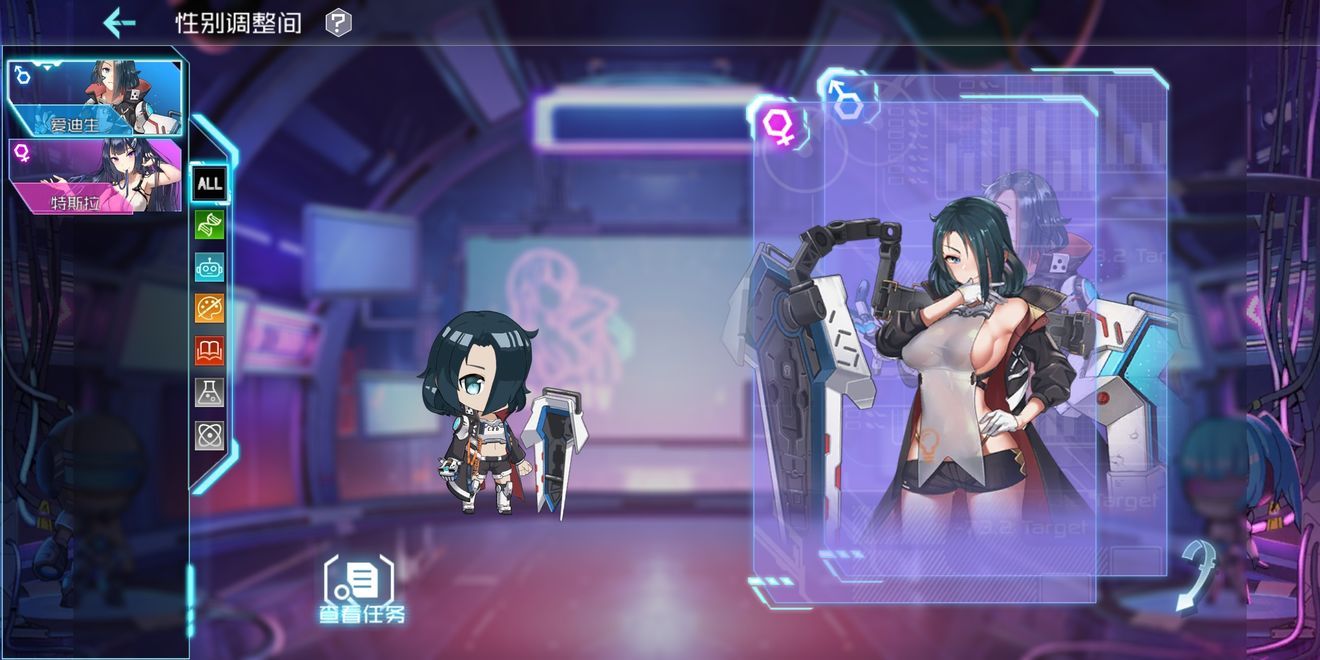Click the curved swap arrow on the card
This screenshot has width=1320, height=660.
tap(1196, 575)
